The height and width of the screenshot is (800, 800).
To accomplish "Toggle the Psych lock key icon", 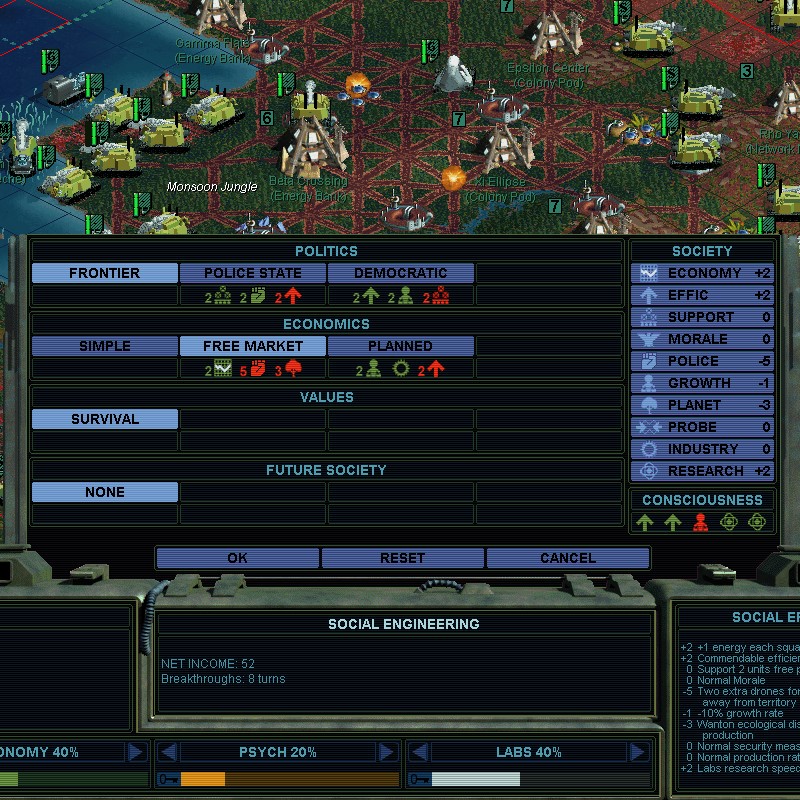I will coord(167,779).
